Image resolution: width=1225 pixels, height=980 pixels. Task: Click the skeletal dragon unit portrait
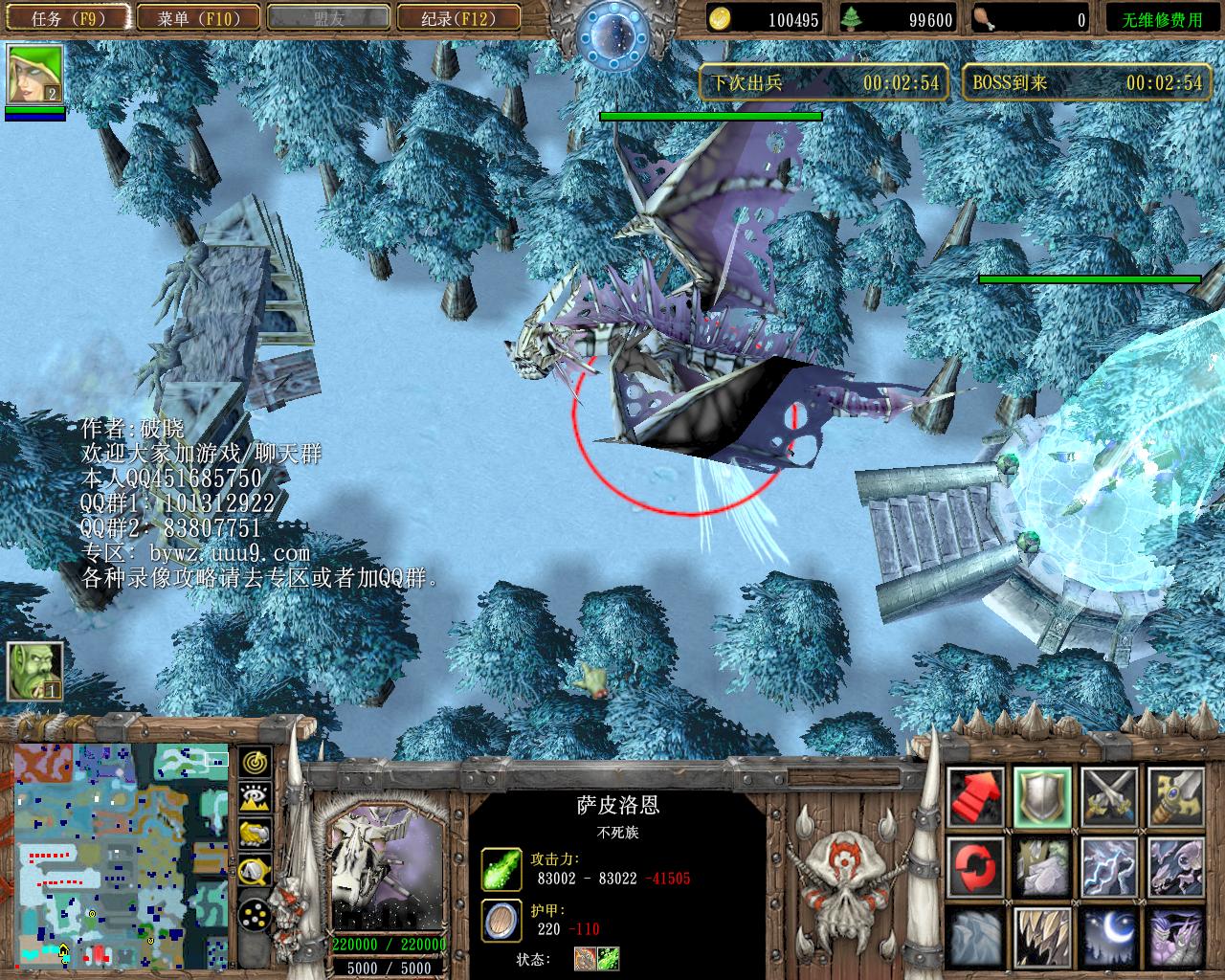tap(386, 866)
